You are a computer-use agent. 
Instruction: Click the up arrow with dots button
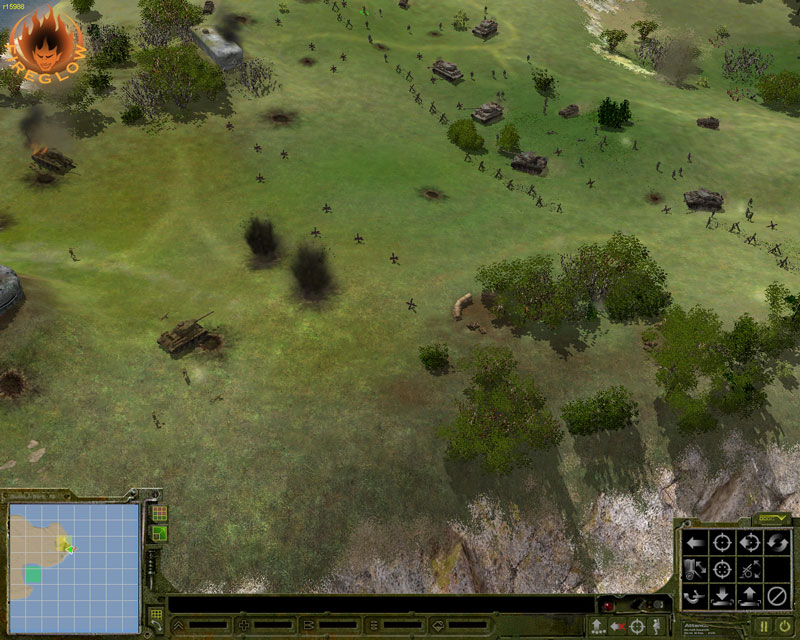[x=597, y=627]
